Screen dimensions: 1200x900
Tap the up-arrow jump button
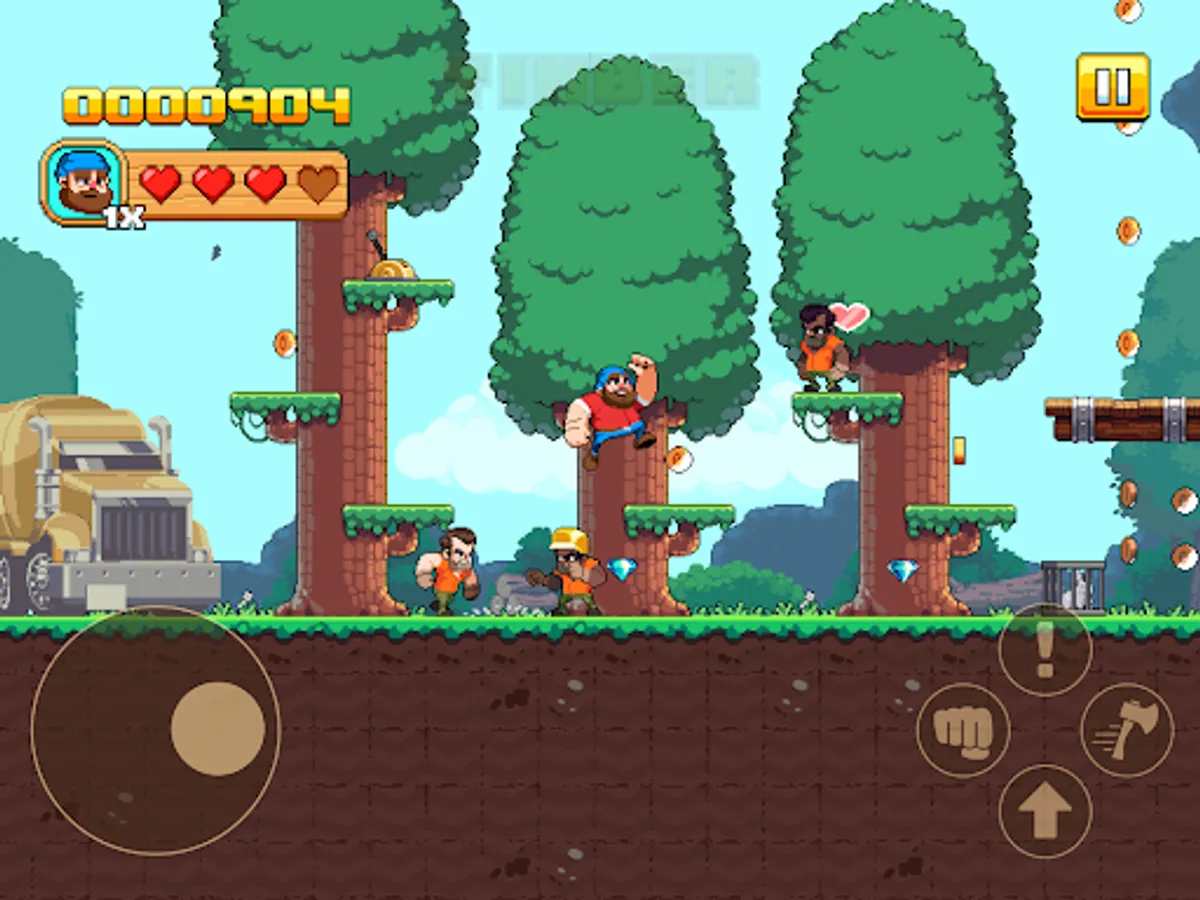click(x=1045, y=812)
